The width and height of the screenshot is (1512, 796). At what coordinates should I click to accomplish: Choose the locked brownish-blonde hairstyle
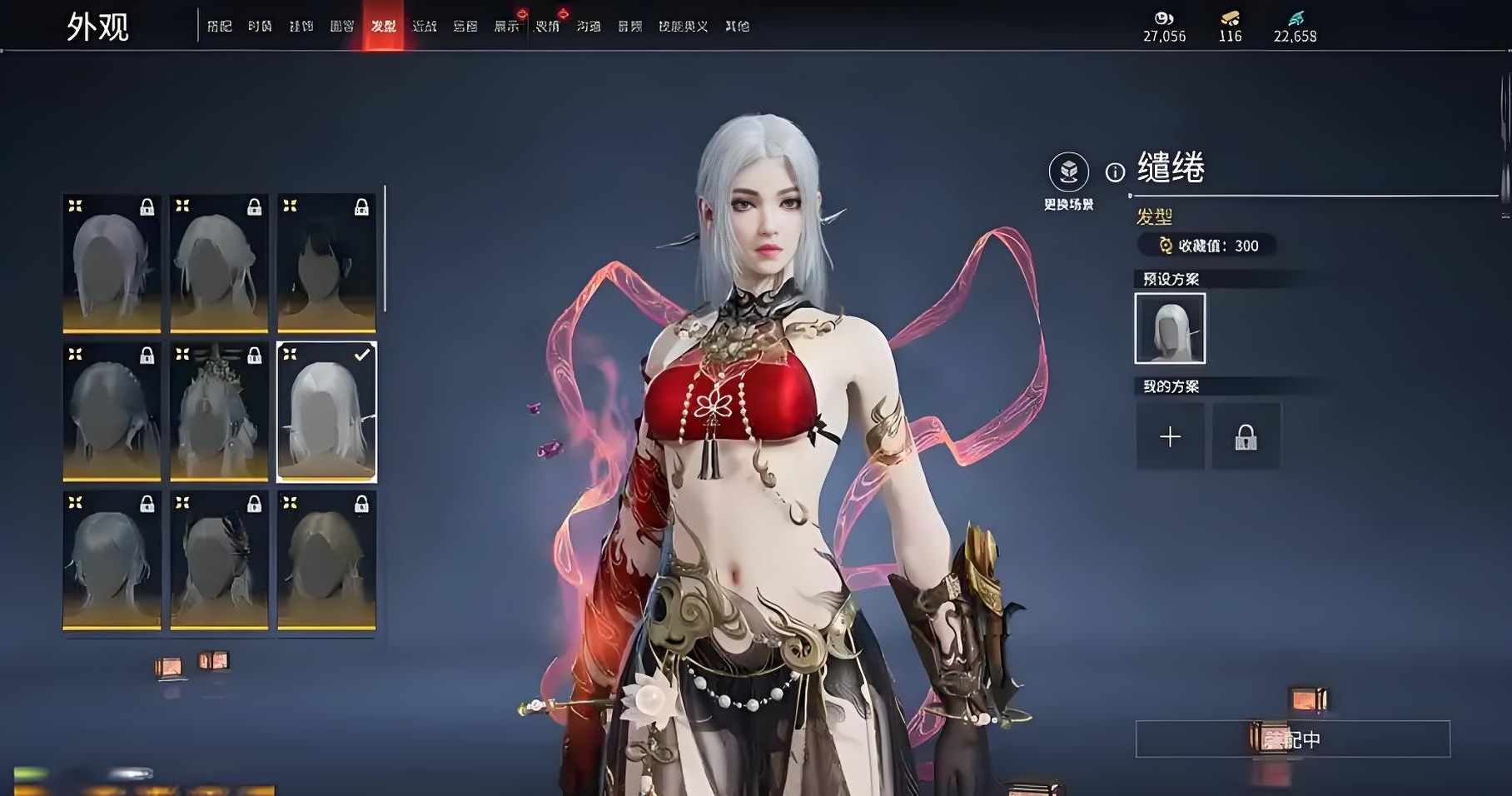[326, 560]
